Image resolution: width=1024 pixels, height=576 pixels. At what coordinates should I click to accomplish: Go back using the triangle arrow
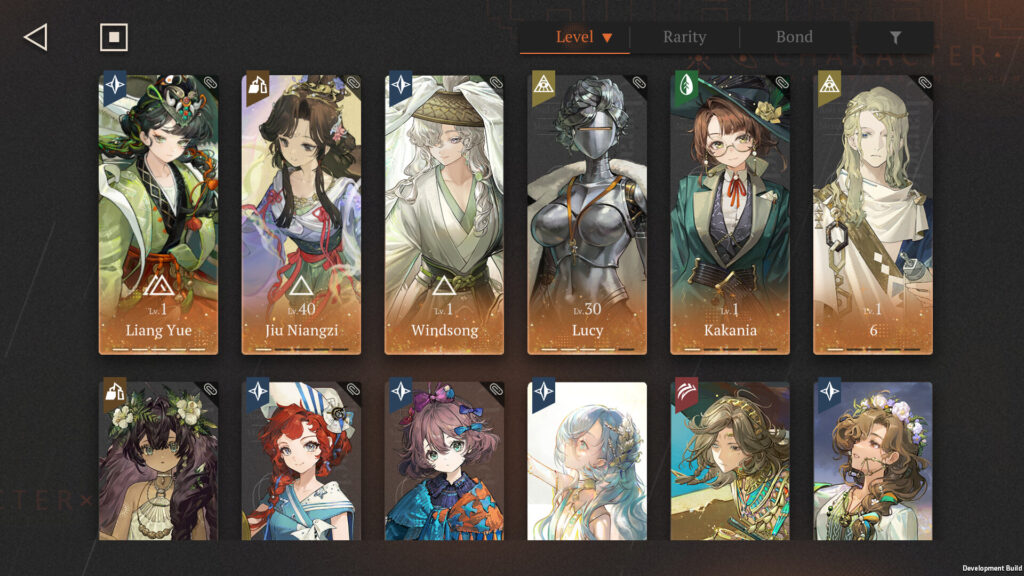coord(36,38)
